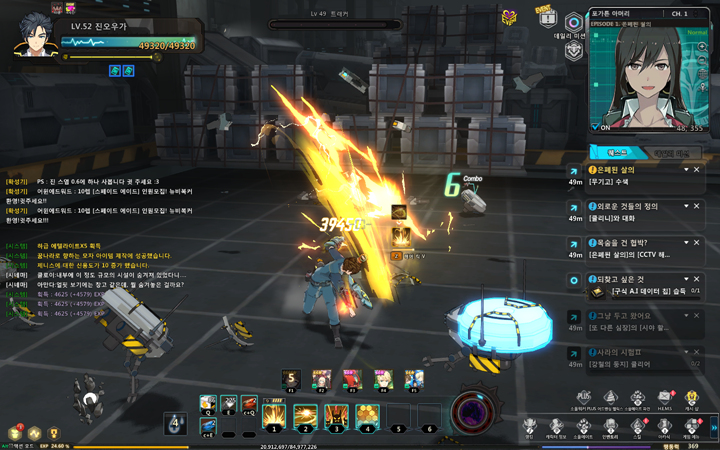The height and width of the screenshot is (450, 720).
Task: Select the F1 consumable slot showing 5
Action: (x=292, y=379)
